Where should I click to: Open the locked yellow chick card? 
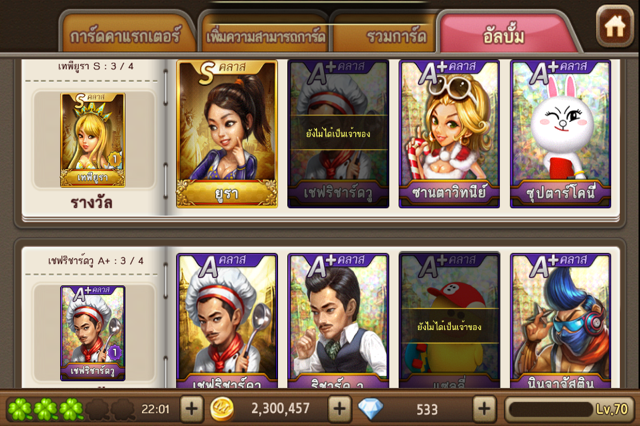[x=449, y=320]
